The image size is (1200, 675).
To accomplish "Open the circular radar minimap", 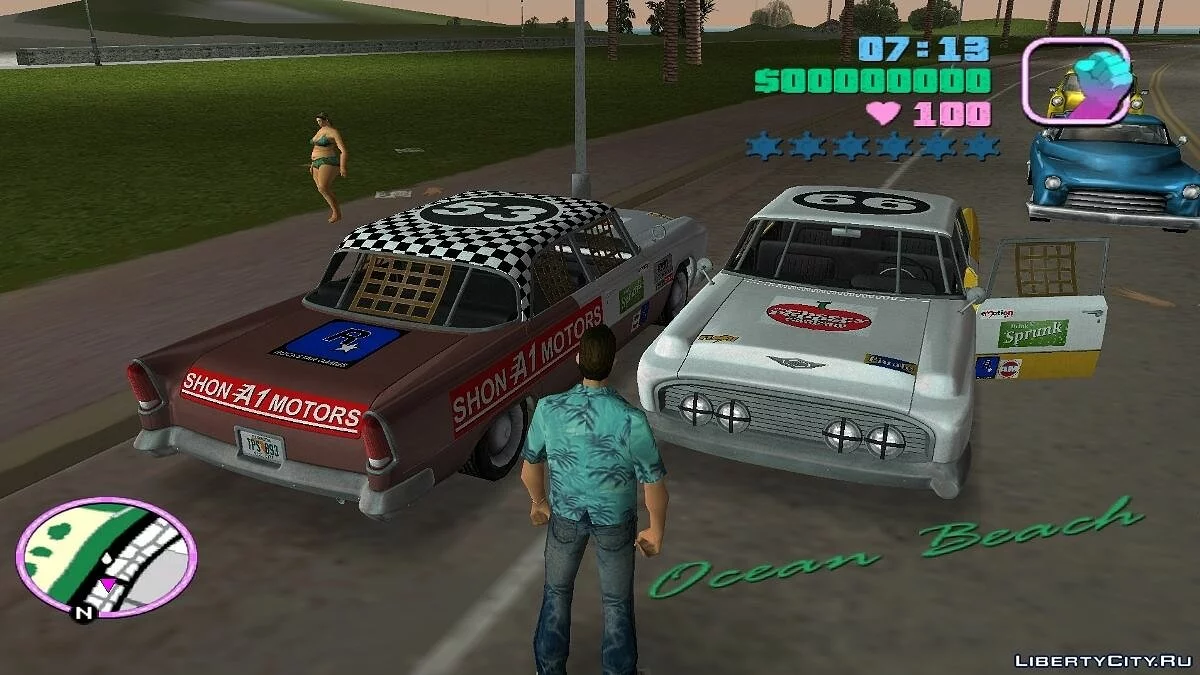I will pos(106,556).
